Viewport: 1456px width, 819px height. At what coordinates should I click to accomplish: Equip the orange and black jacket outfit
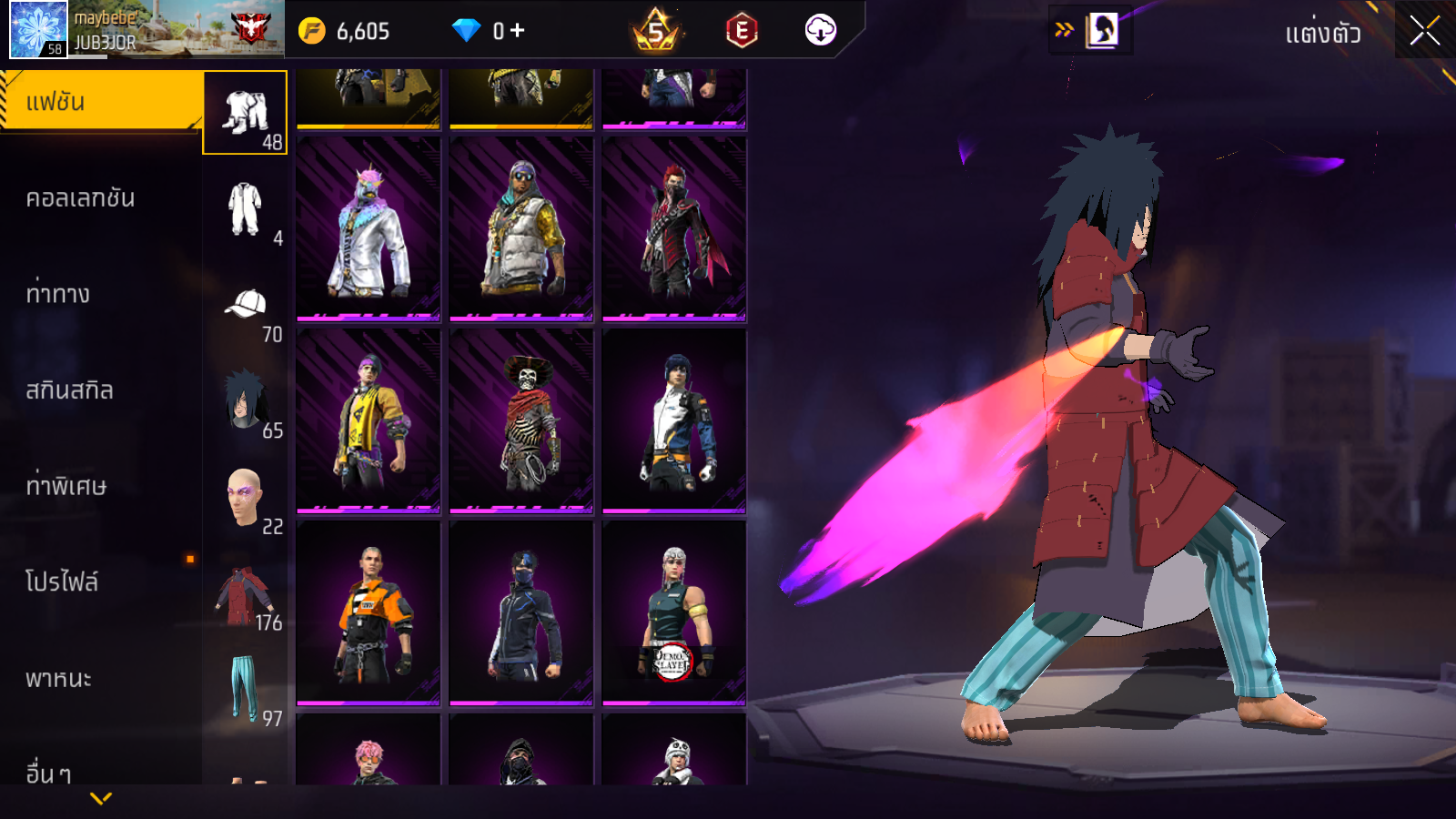coord(369,612)
